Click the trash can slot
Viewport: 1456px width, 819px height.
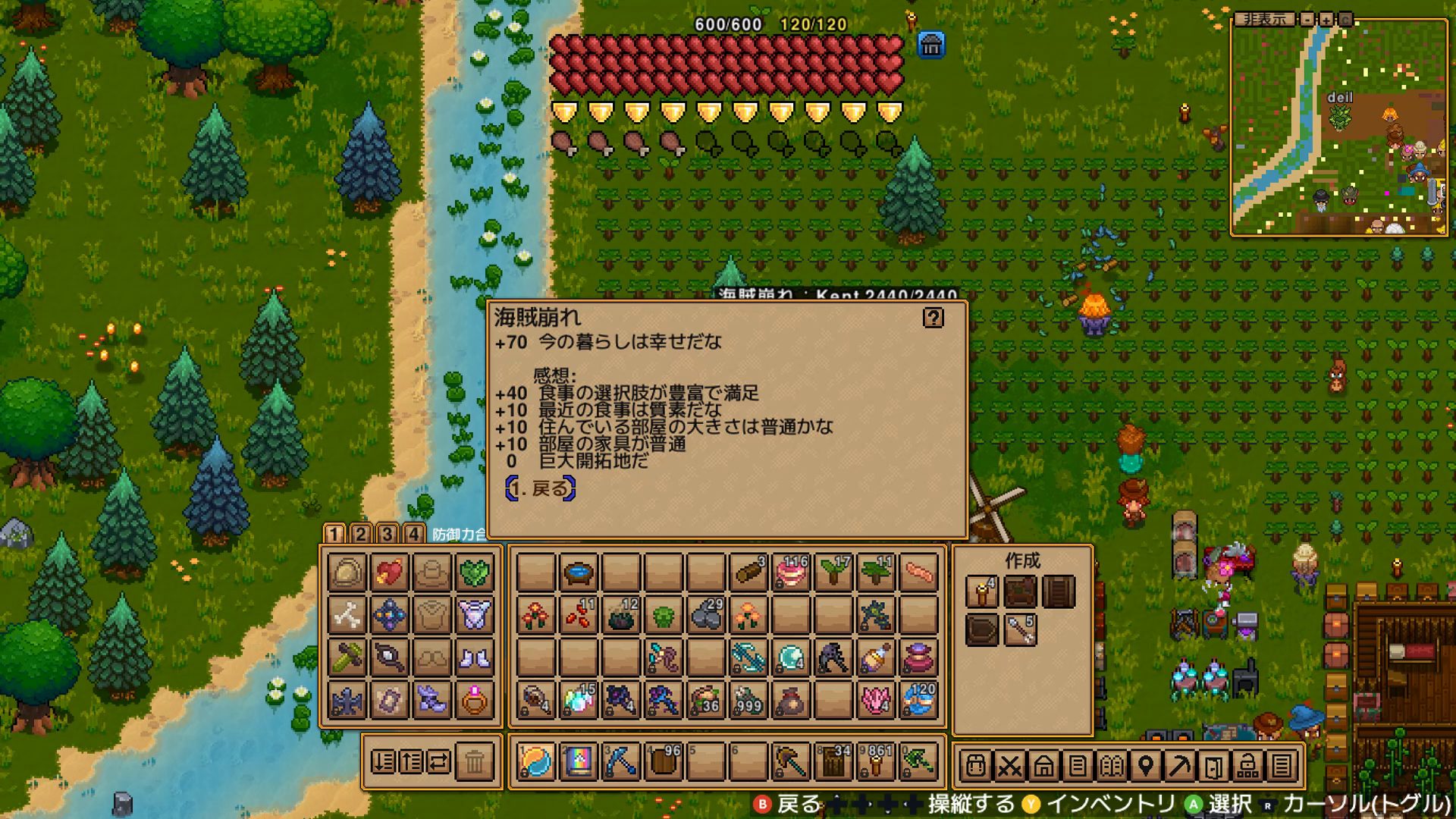coord(475,761)
